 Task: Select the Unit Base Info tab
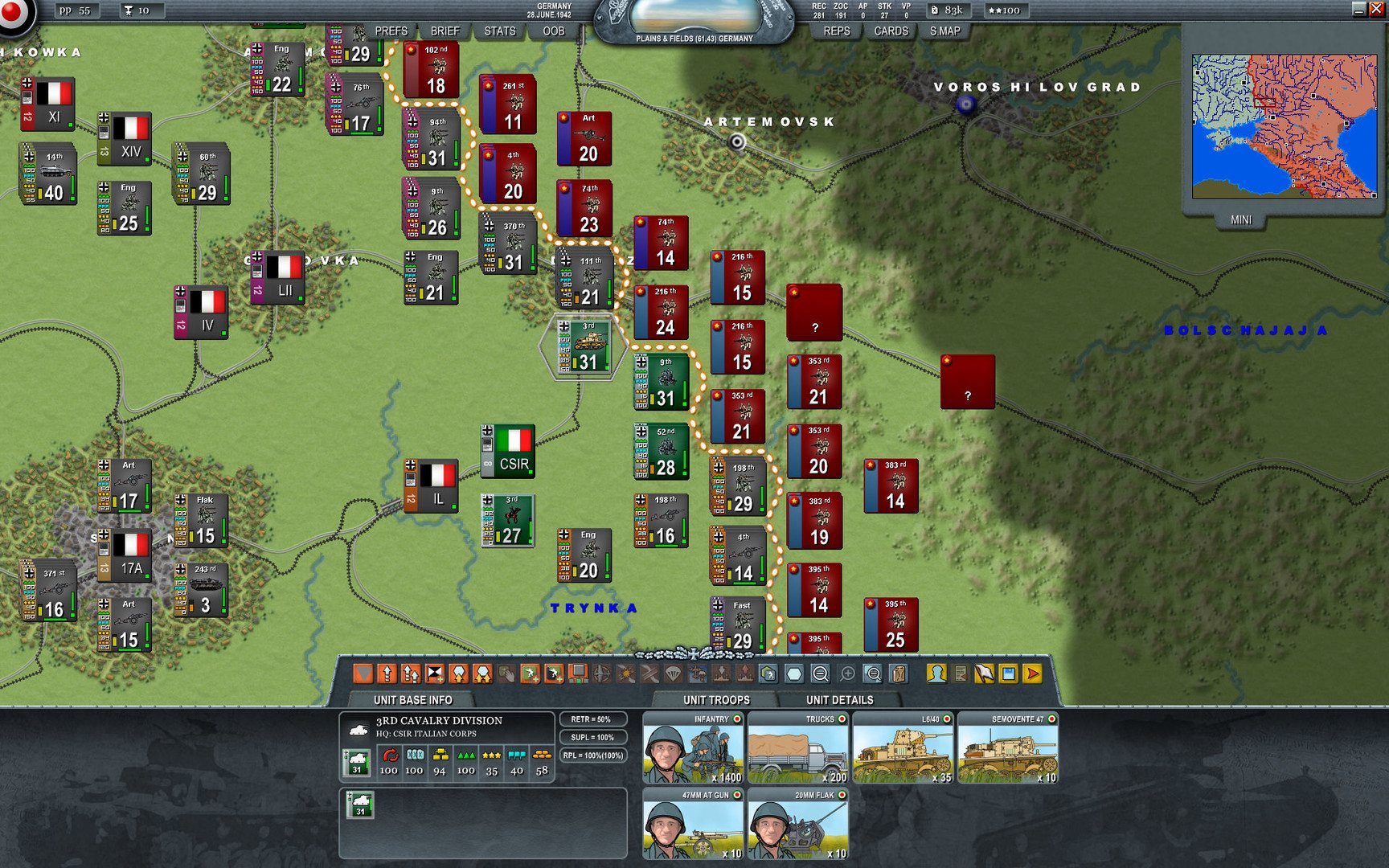point(412,700)
